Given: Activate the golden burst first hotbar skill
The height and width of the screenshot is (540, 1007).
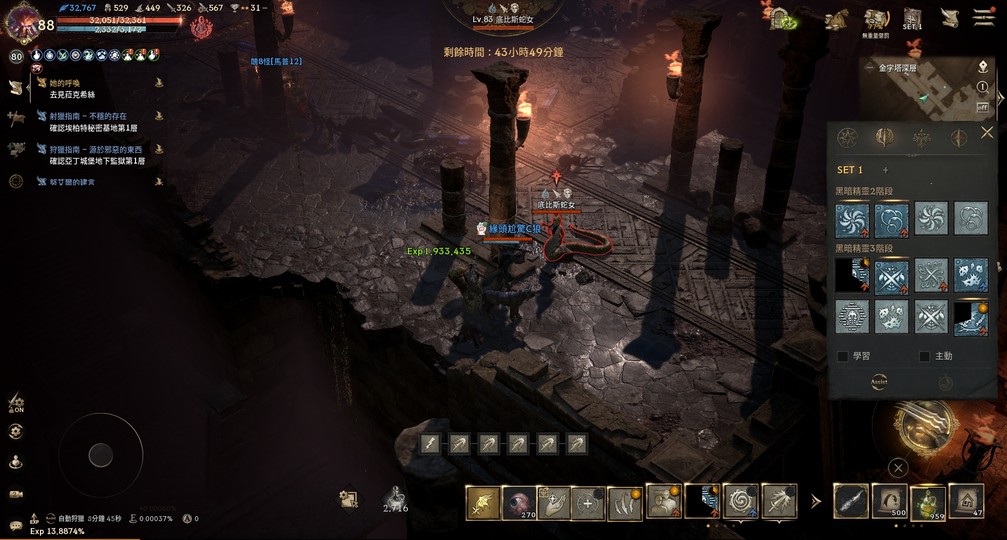Looking at the screenshot, I should (x=483, y=502).
